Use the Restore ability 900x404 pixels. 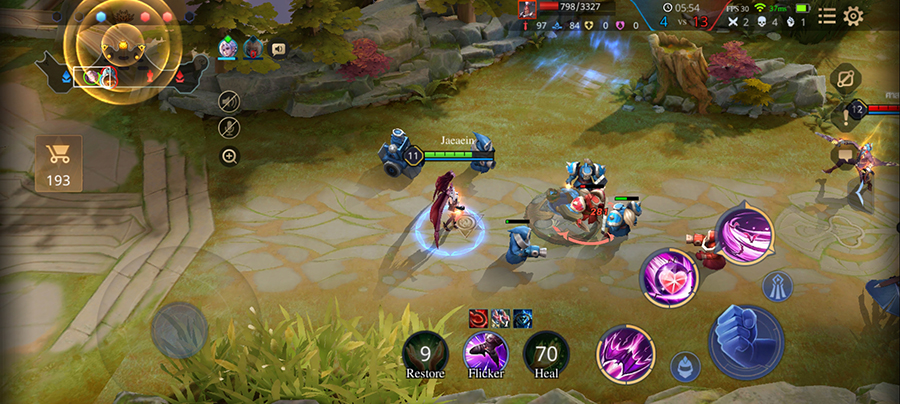point(425,352)
